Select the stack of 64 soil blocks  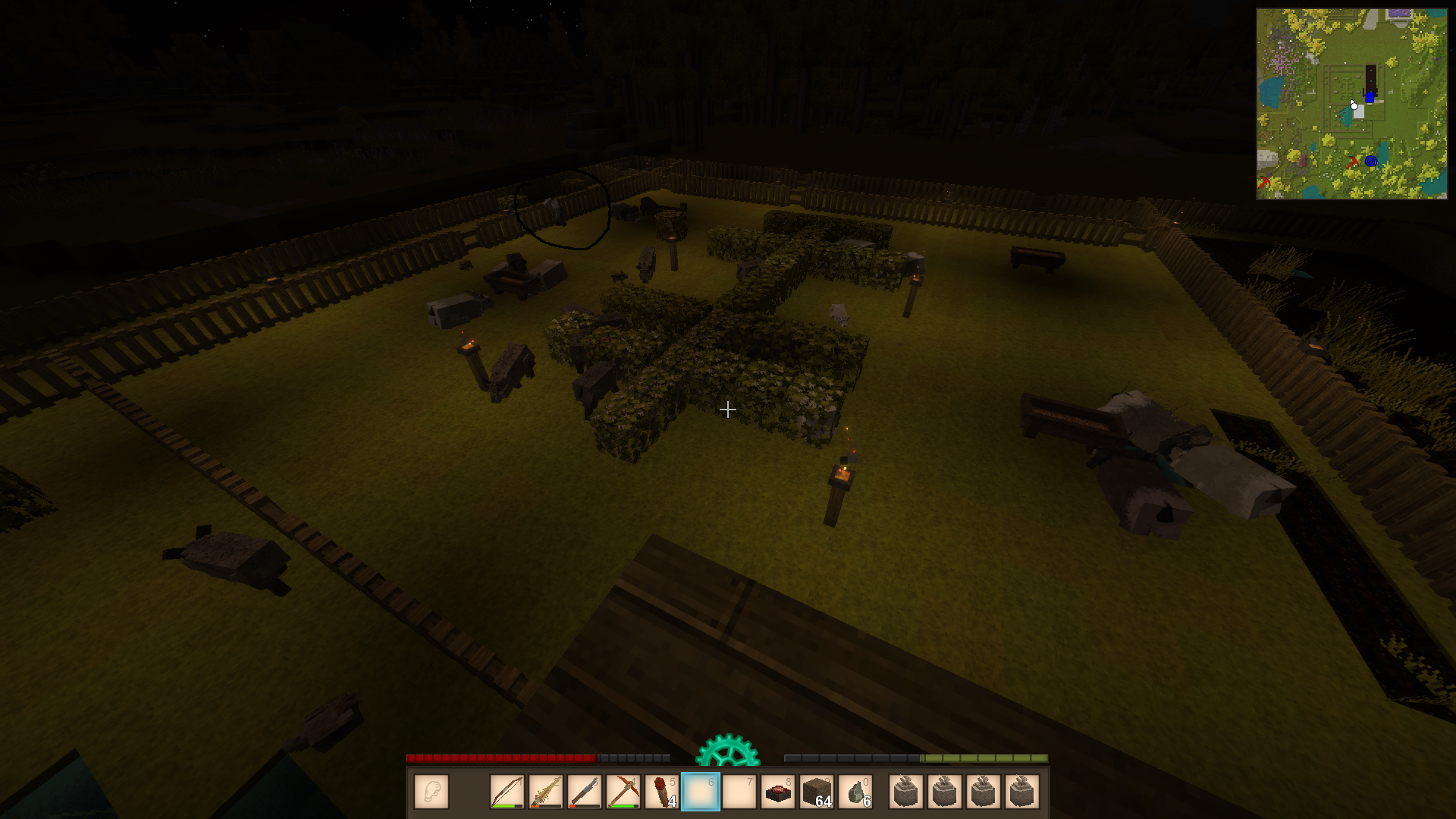coord(817,792)
